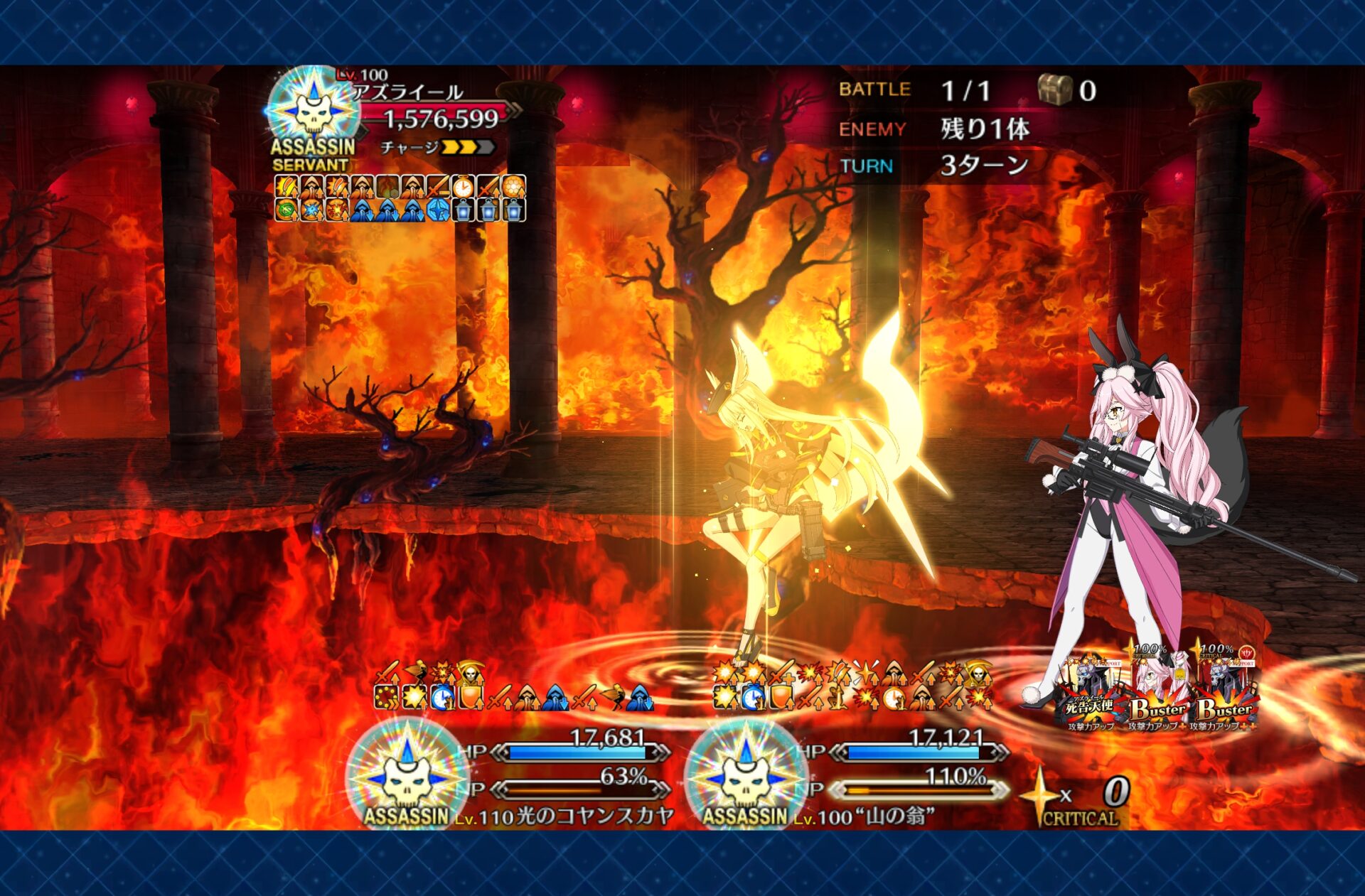Viewport: 1365px width, 896px height.
Task: Select the 死告天使 Noble Phantasm card
Action: [1089, 693]
